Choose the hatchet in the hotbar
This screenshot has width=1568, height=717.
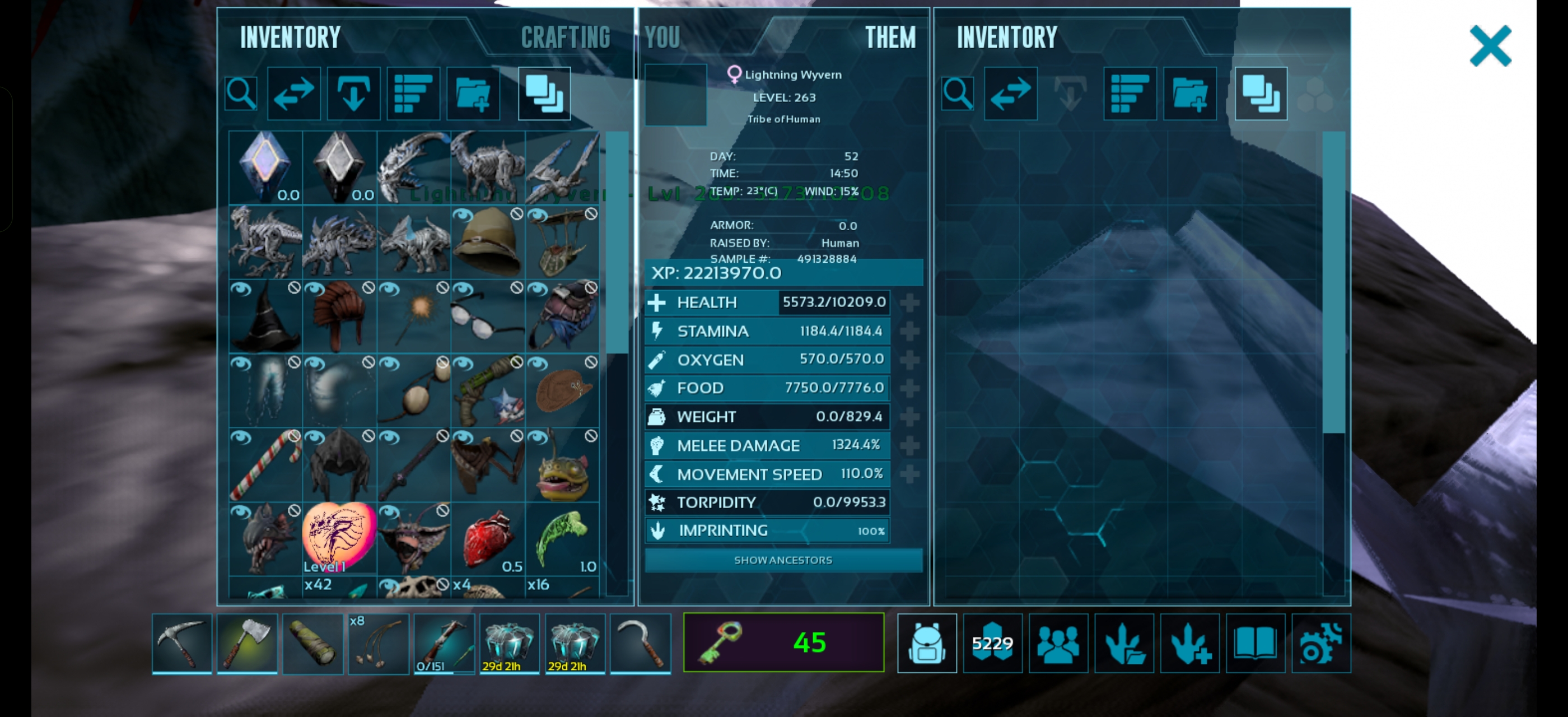247,642
